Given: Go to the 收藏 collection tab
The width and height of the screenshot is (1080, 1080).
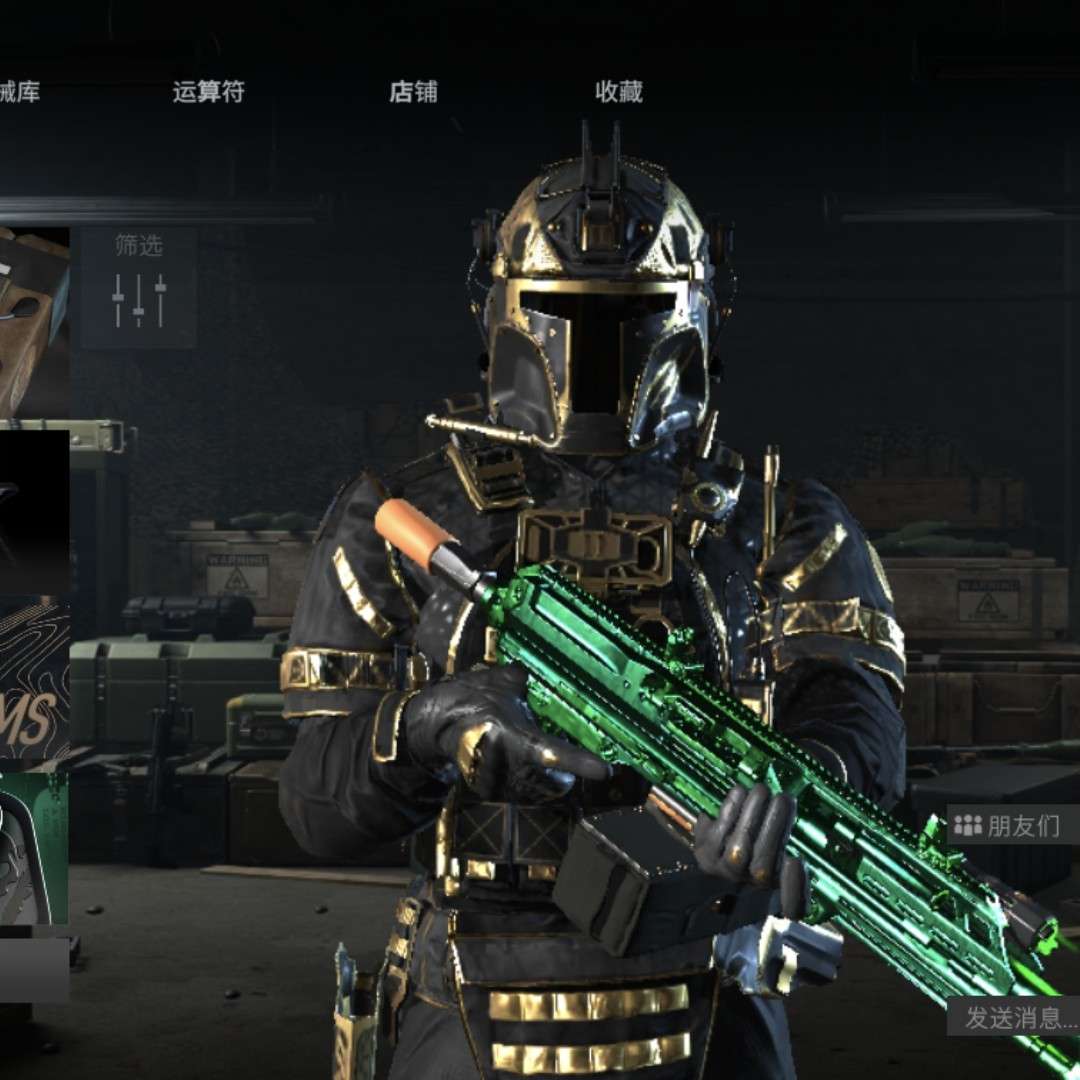Looking at the screenshot, I should pyautogui.click(x=619, y=92).
